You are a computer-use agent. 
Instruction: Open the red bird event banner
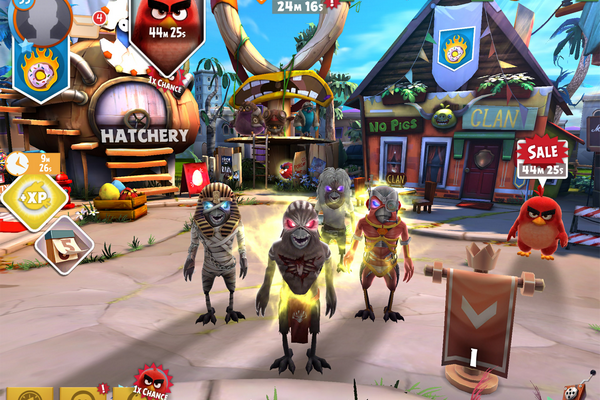point(166,30)
